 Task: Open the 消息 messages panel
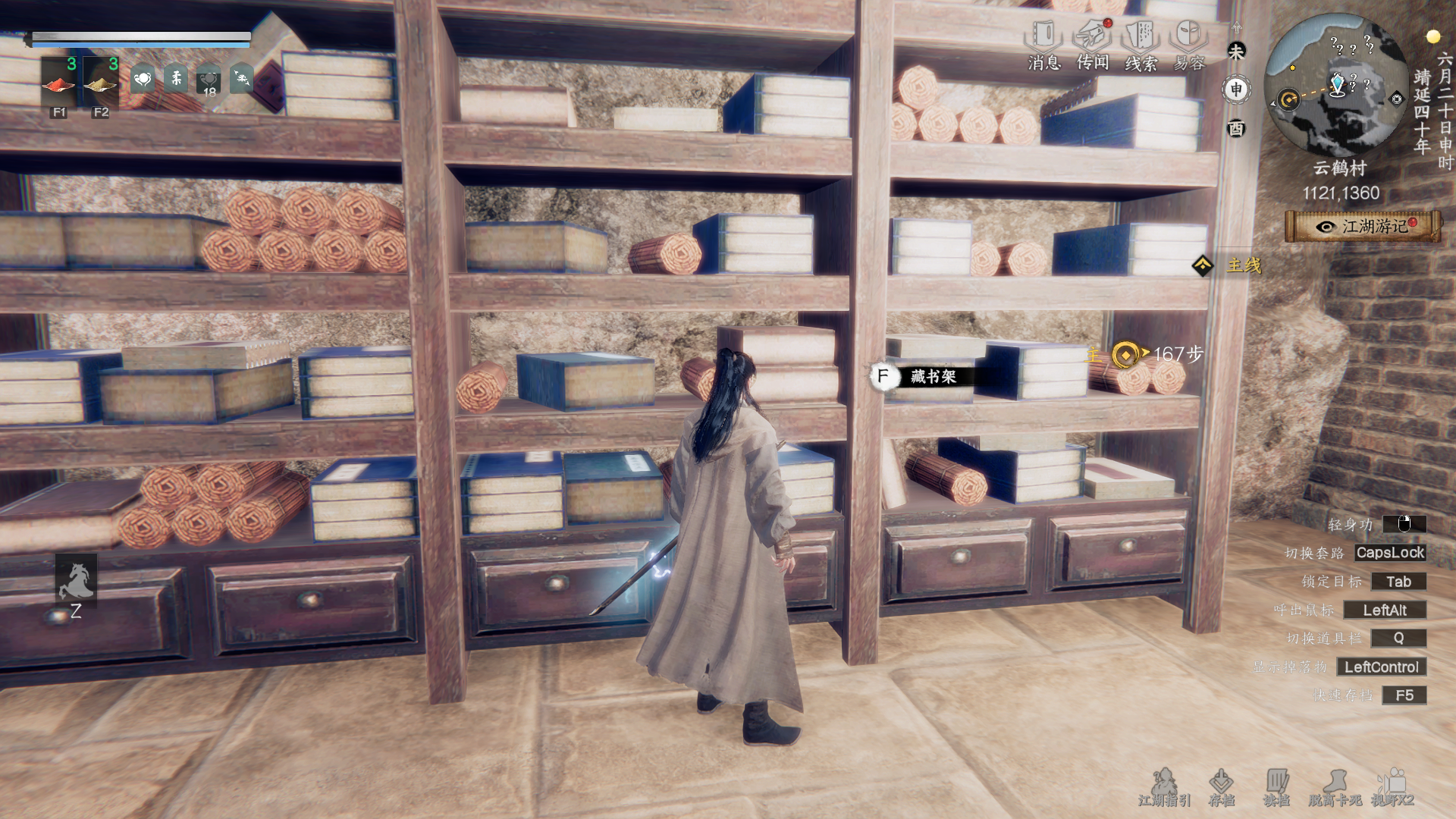click(x=1043, y=45)
